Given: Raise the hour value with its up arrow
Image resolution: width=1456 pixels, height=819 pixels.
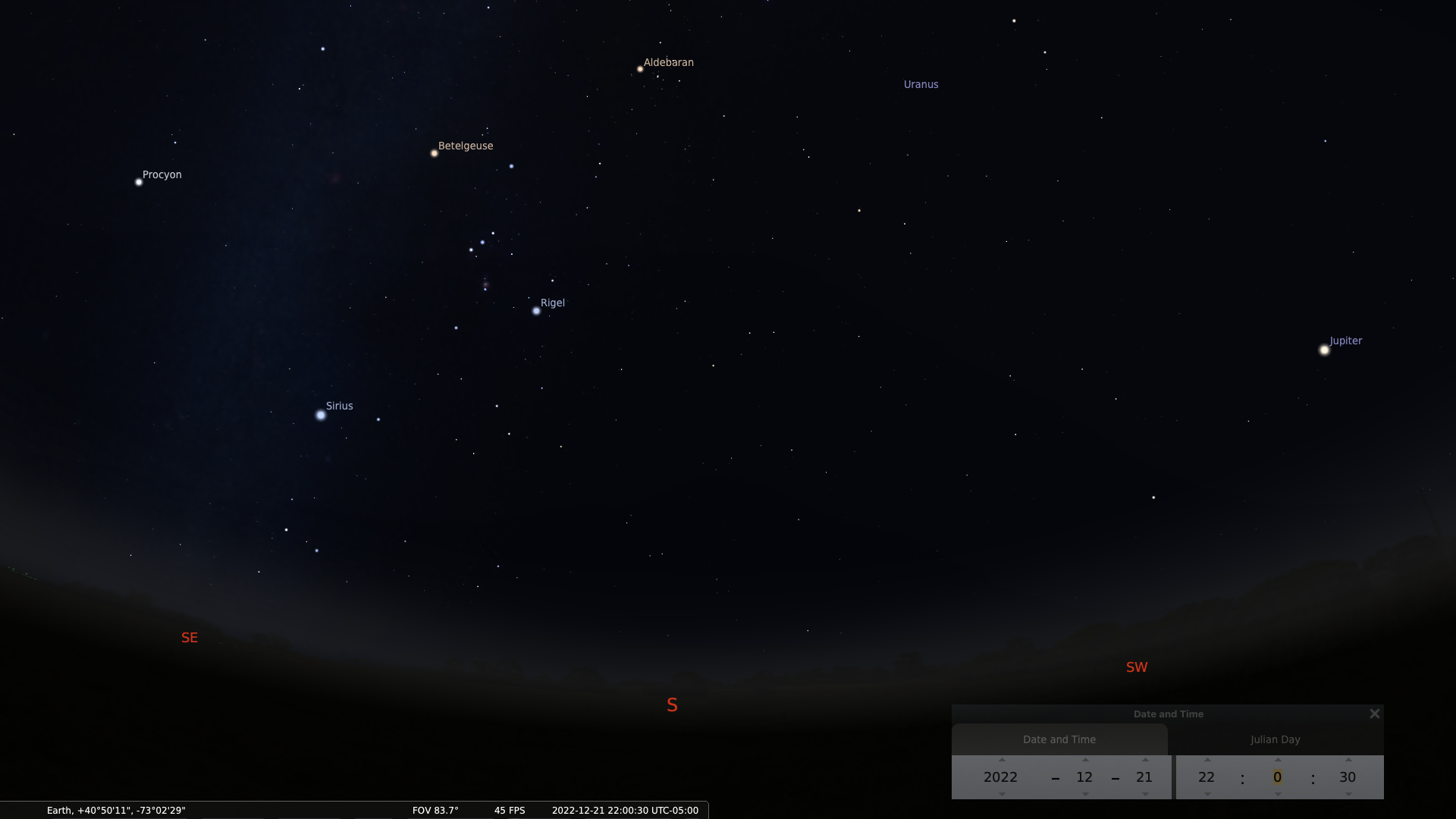Looking at the screenshot, I should [x=1207, y=760].
